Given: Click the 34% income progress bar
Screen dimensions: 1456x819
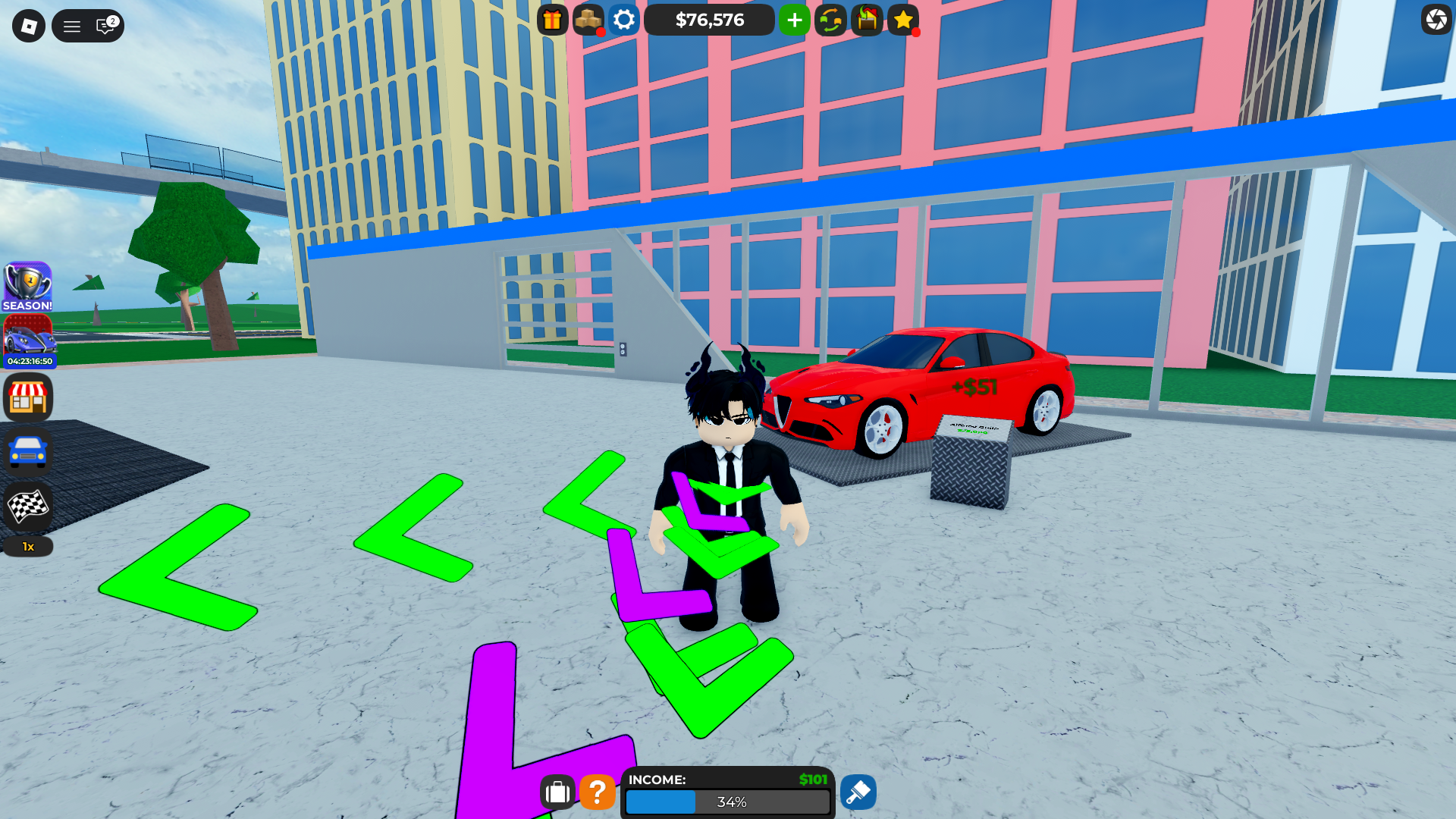Looking at the screenshot, I should 726,802.
